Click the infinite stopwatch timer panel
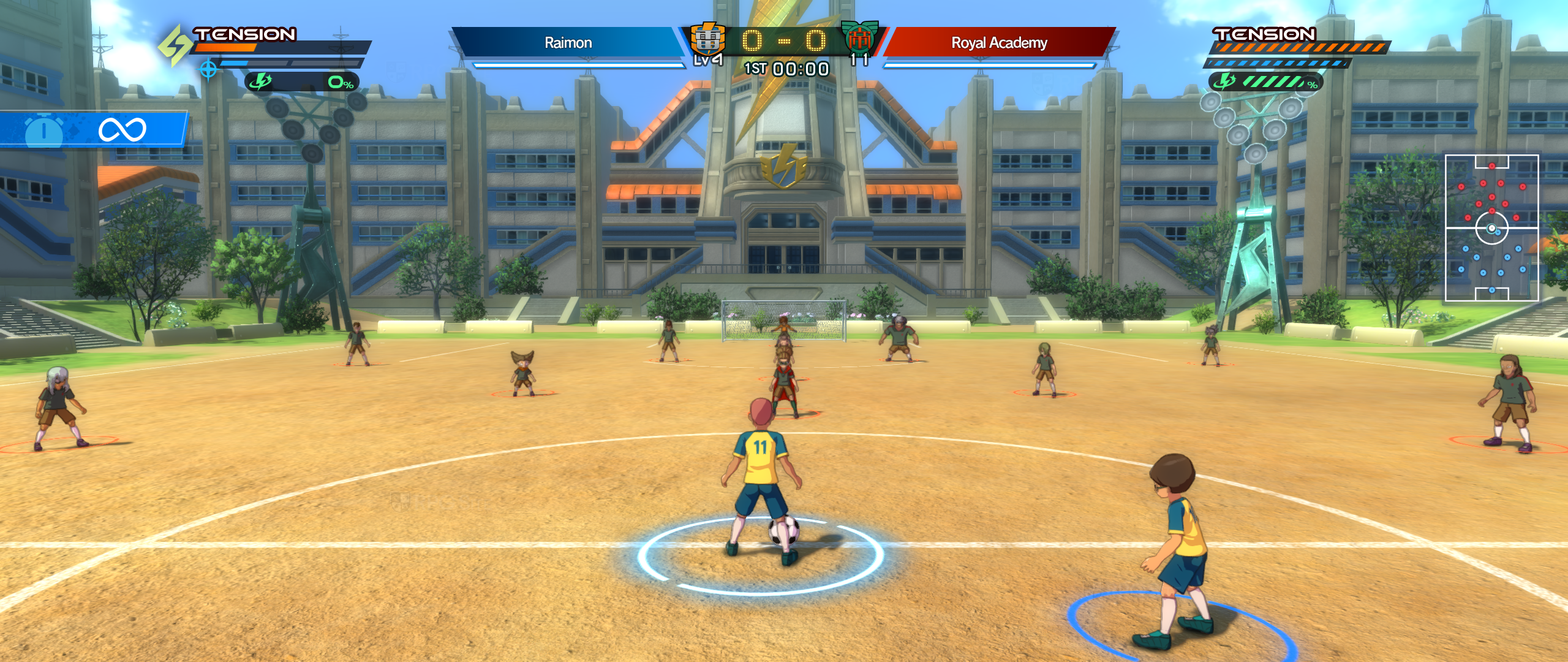This screenshot has height=662, width=1568. 93,129
